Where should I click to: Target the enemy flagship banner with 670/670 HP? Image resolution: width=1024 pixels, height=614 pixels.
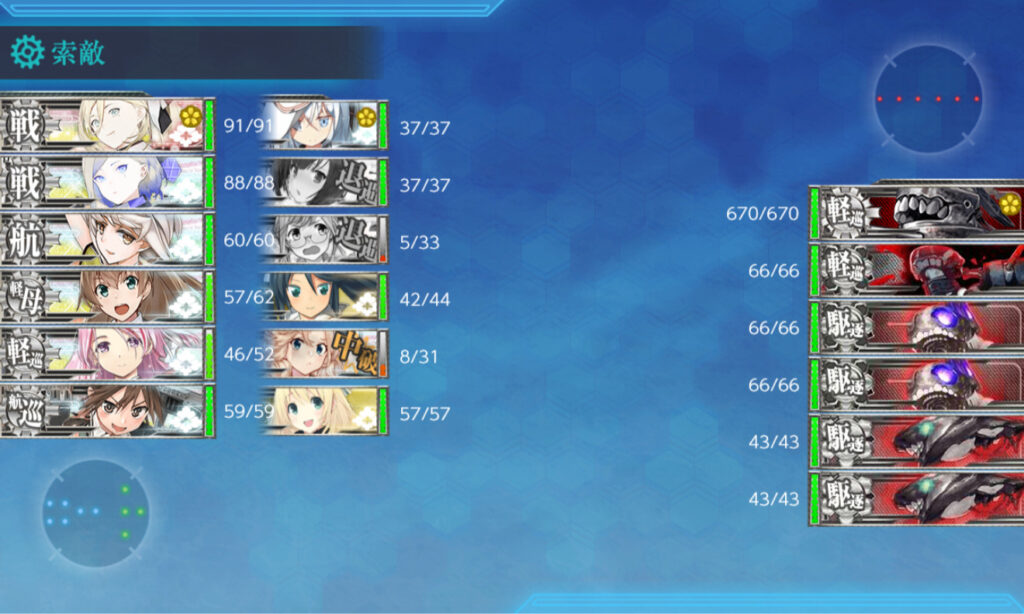click(x=915, y=212)
